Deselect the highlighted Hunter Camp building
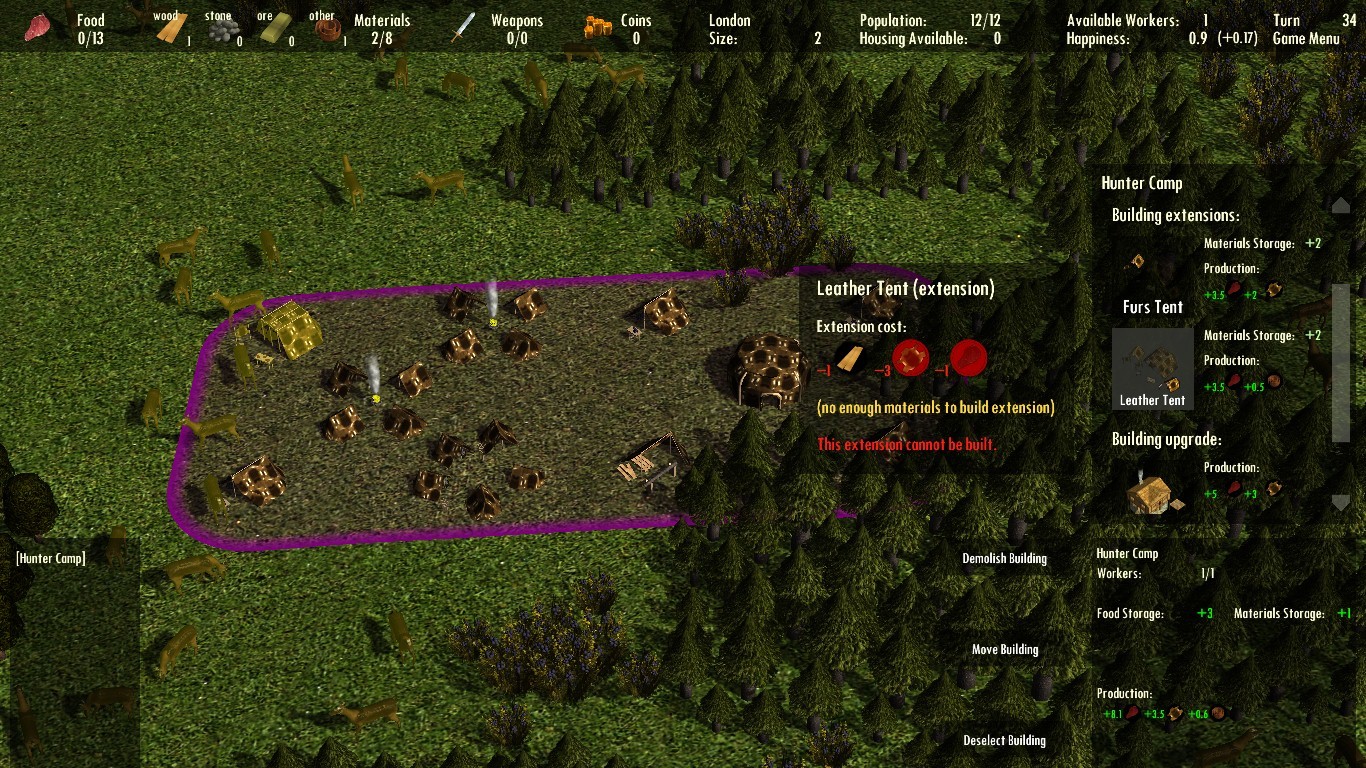The image size is (1366, 768). (x=1004, y=740)
